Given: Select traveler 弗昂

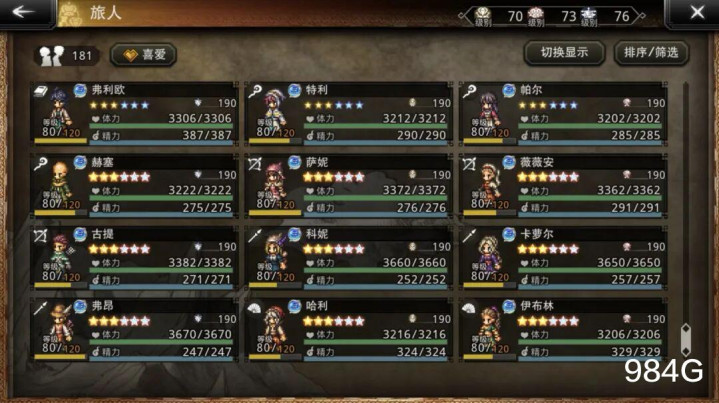Looking at the screenshot, I should (134, 329).
